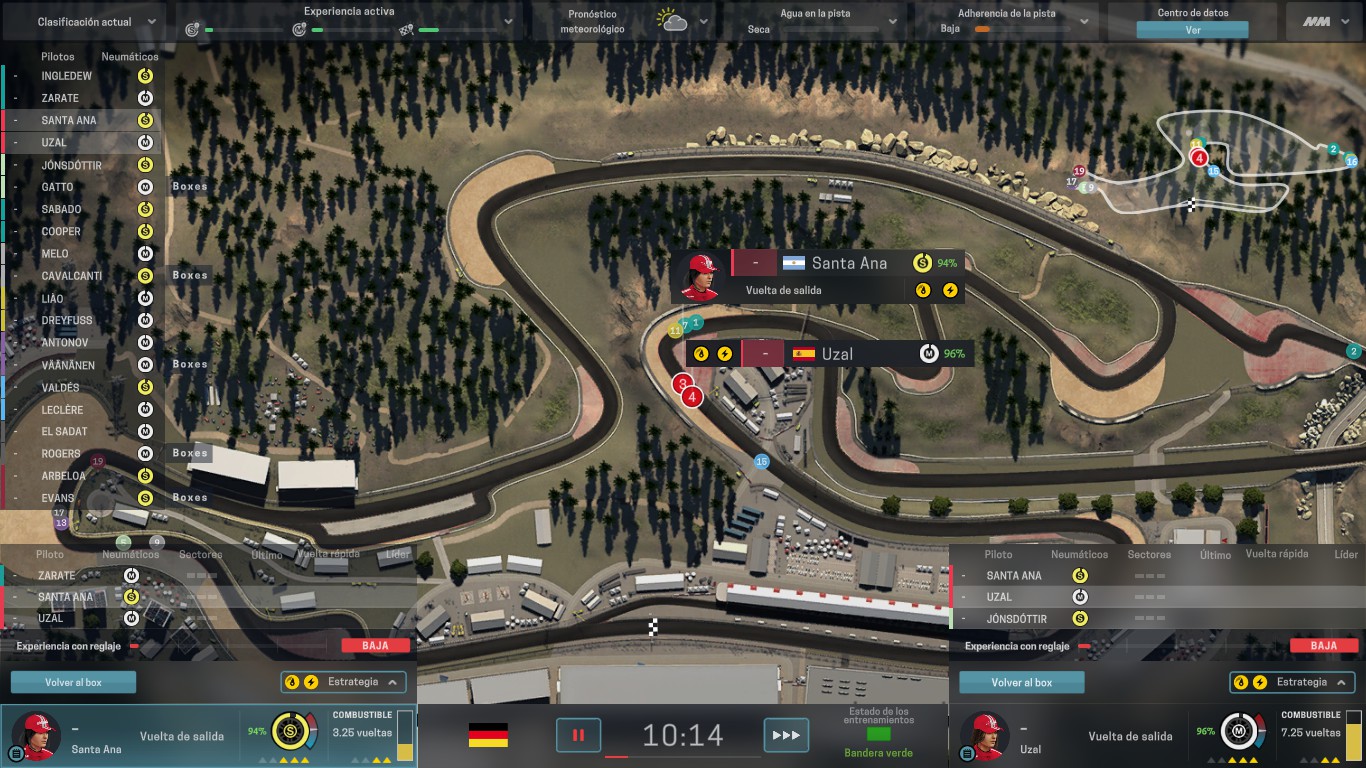Open the Pronóstico meteorológico dropdown
Screen dimensions: 1366x768
point(703,22)
